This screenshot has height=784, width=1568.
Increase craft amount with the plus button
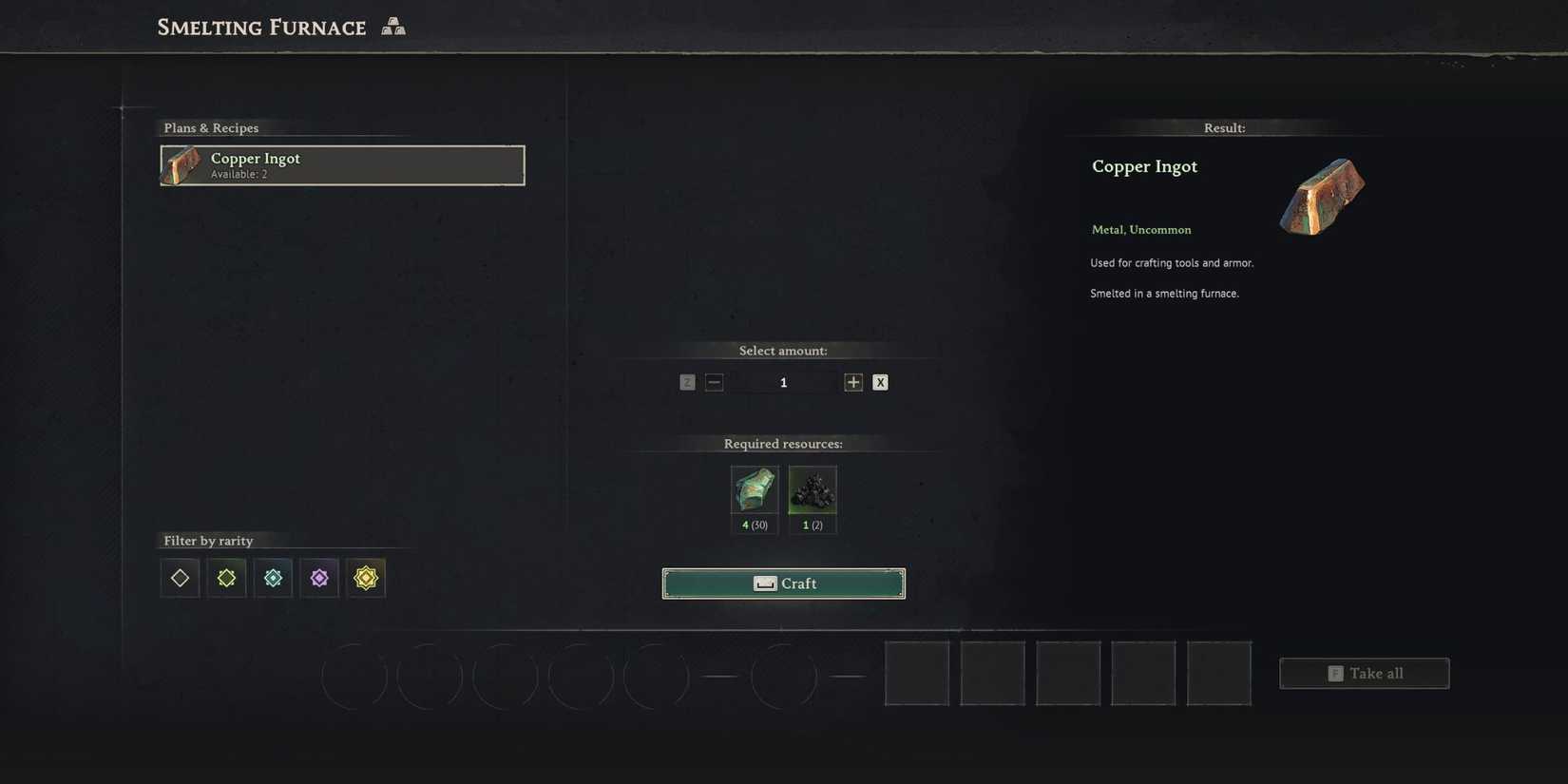pyautogui.click(x=852, y=381)
